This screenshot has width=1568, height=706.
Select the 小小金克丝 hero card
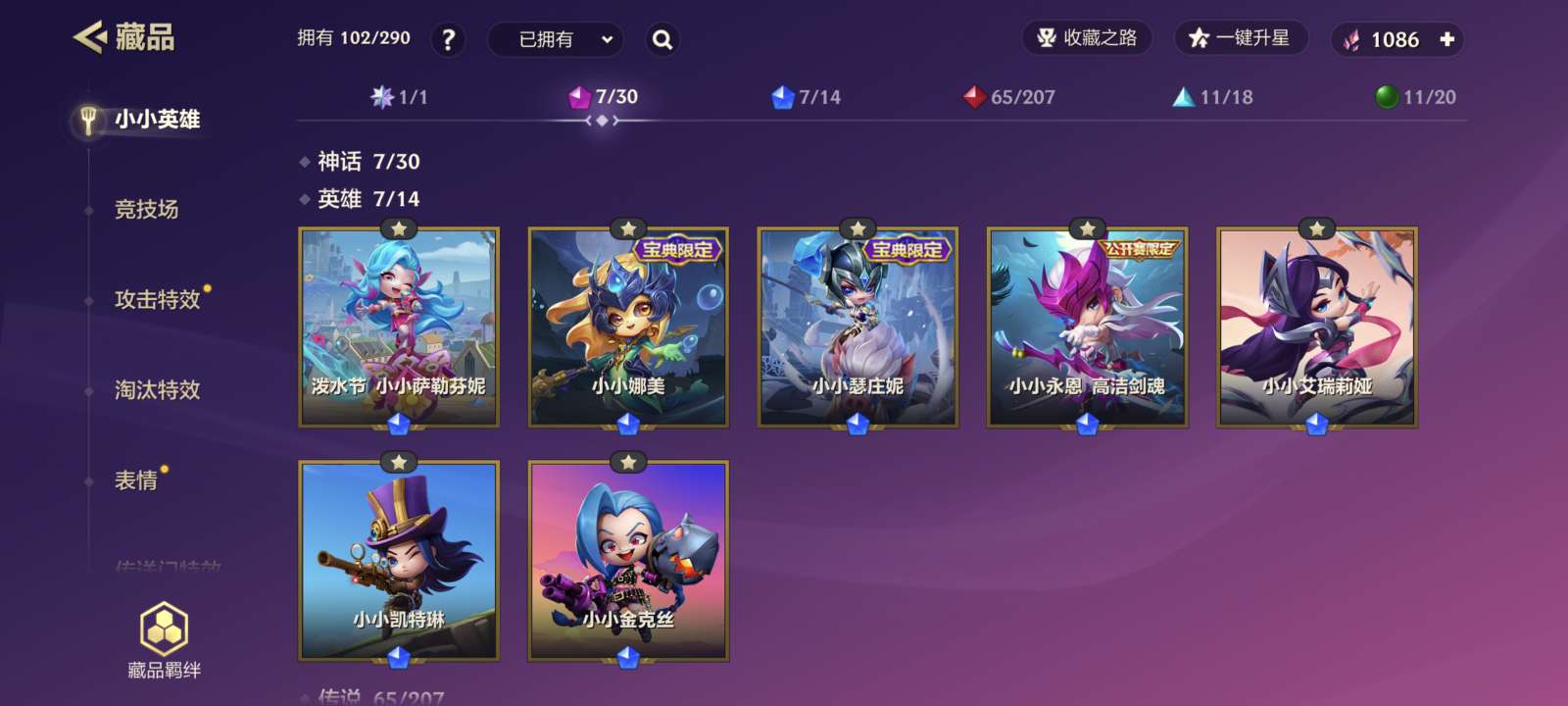[x=628, y=561]
